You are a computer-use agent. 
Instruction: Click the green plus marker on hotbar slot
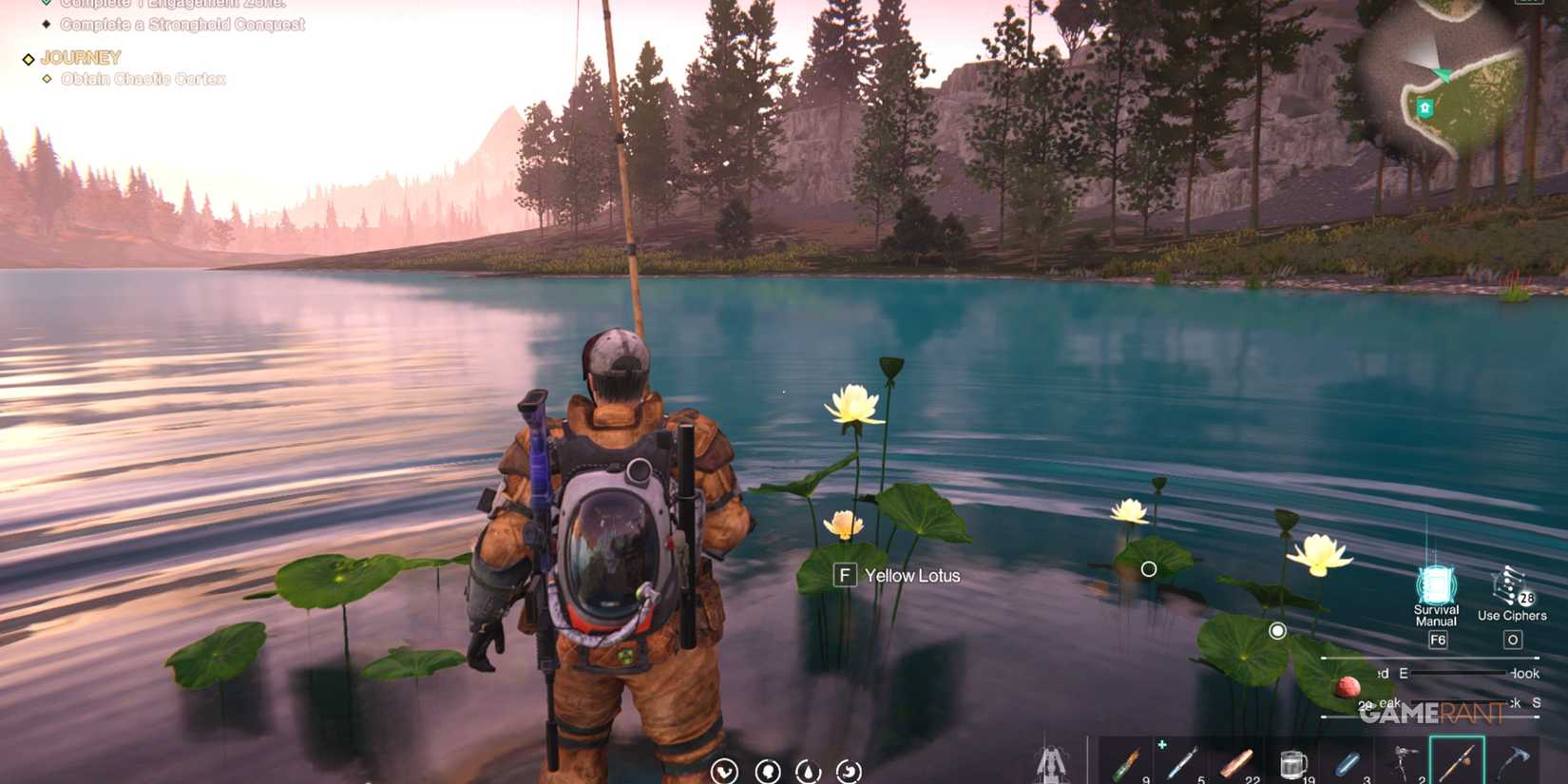point(1163,743)
